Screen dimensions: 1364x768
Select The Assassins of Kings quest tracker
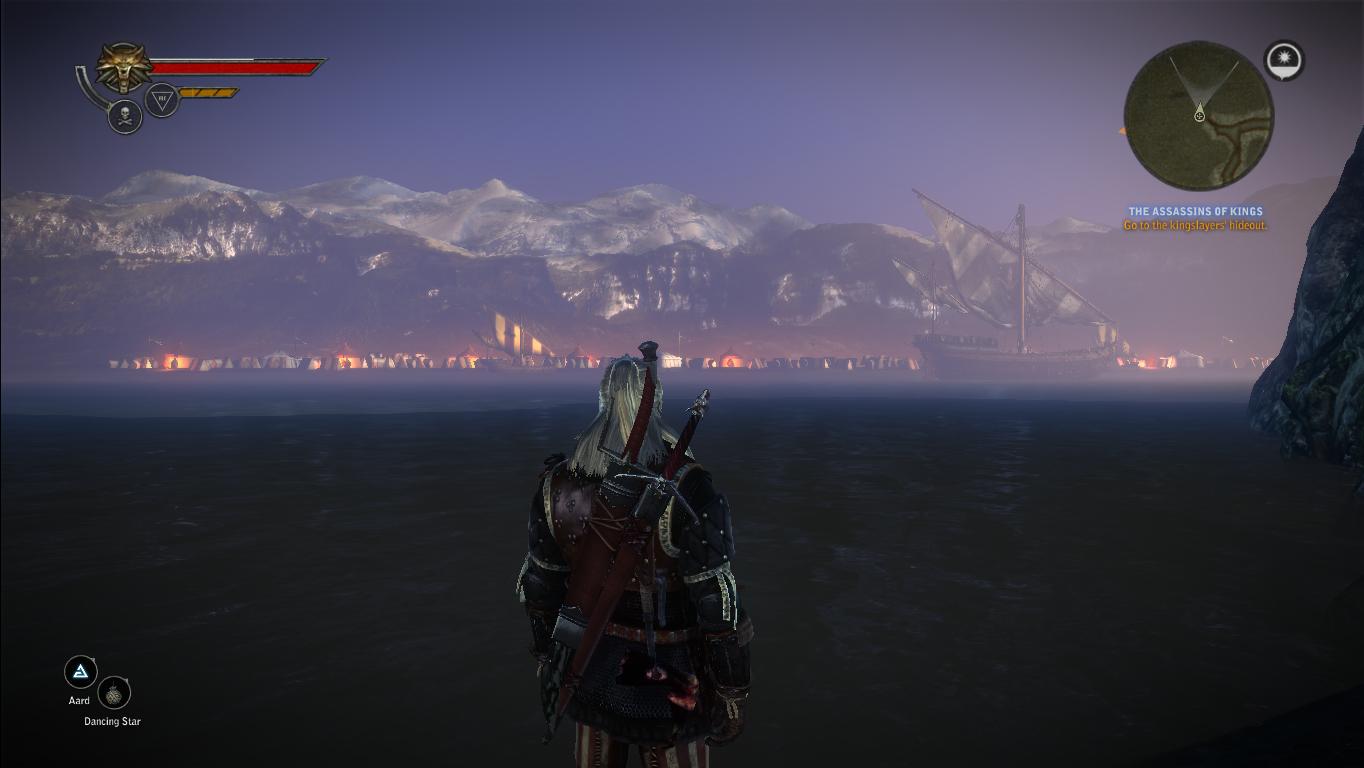1195,211
